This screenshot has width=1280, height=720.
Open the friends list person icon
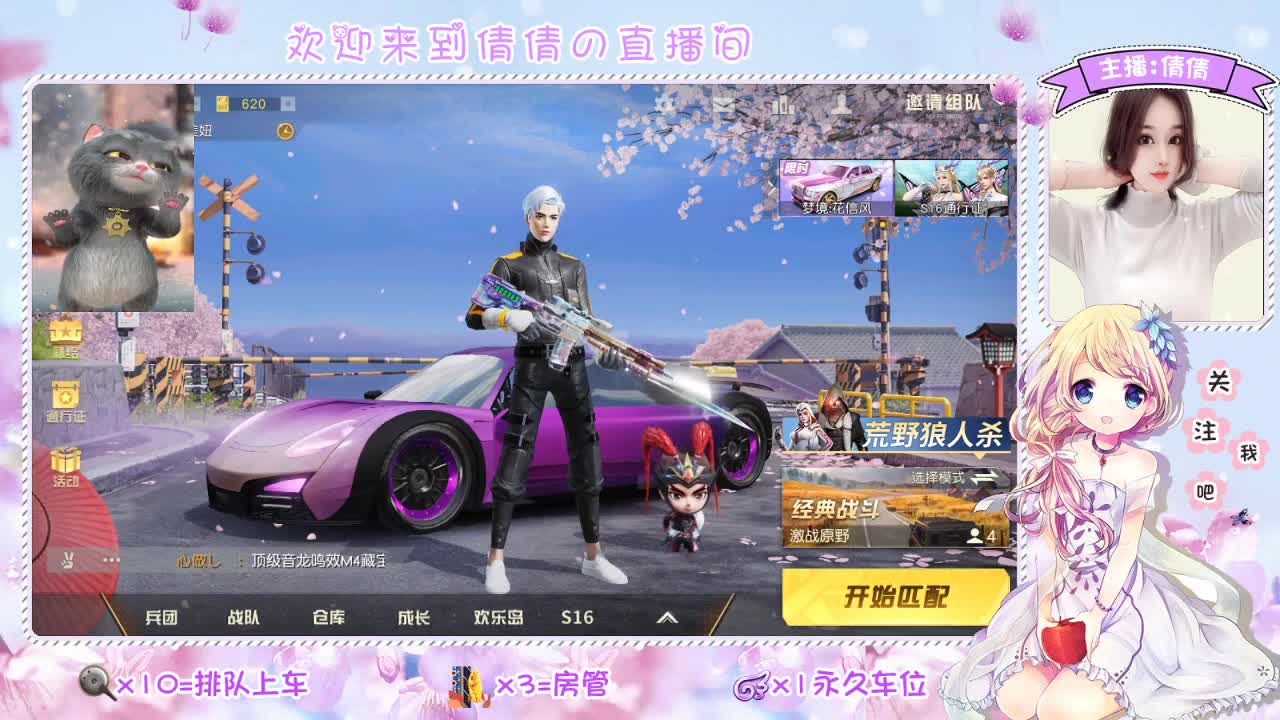[840, 103]
